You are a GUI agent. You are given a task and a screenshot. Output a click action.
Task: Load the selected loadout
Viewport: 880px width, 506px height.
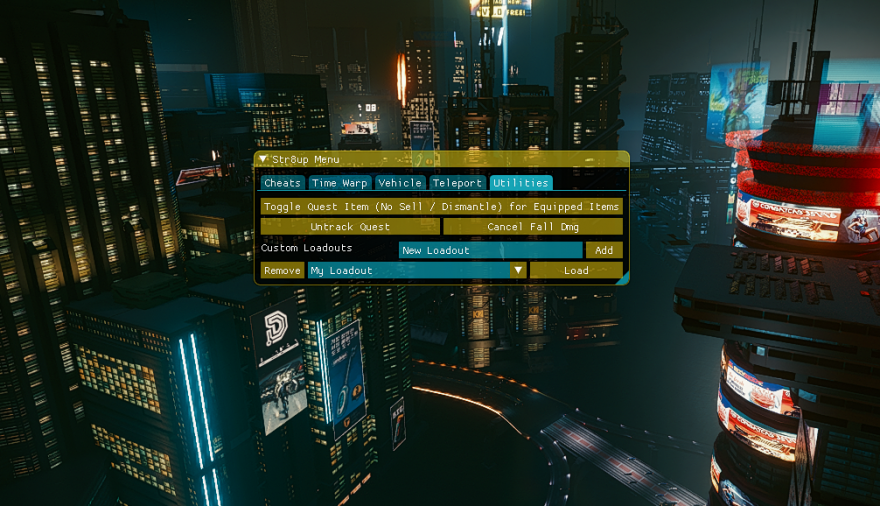[576, 270]
